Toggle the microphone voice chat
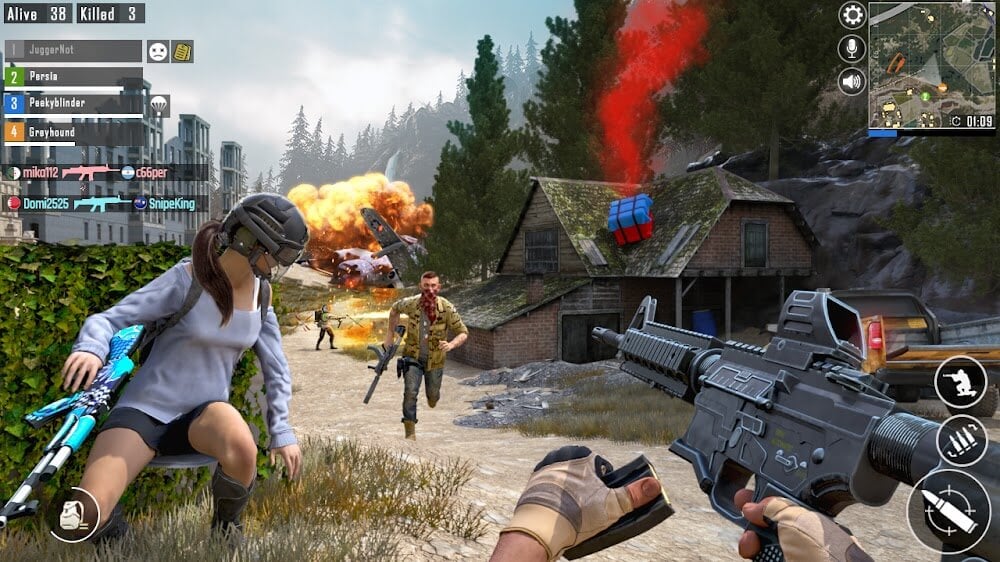 pyautogui.click(x=852, y=48)
